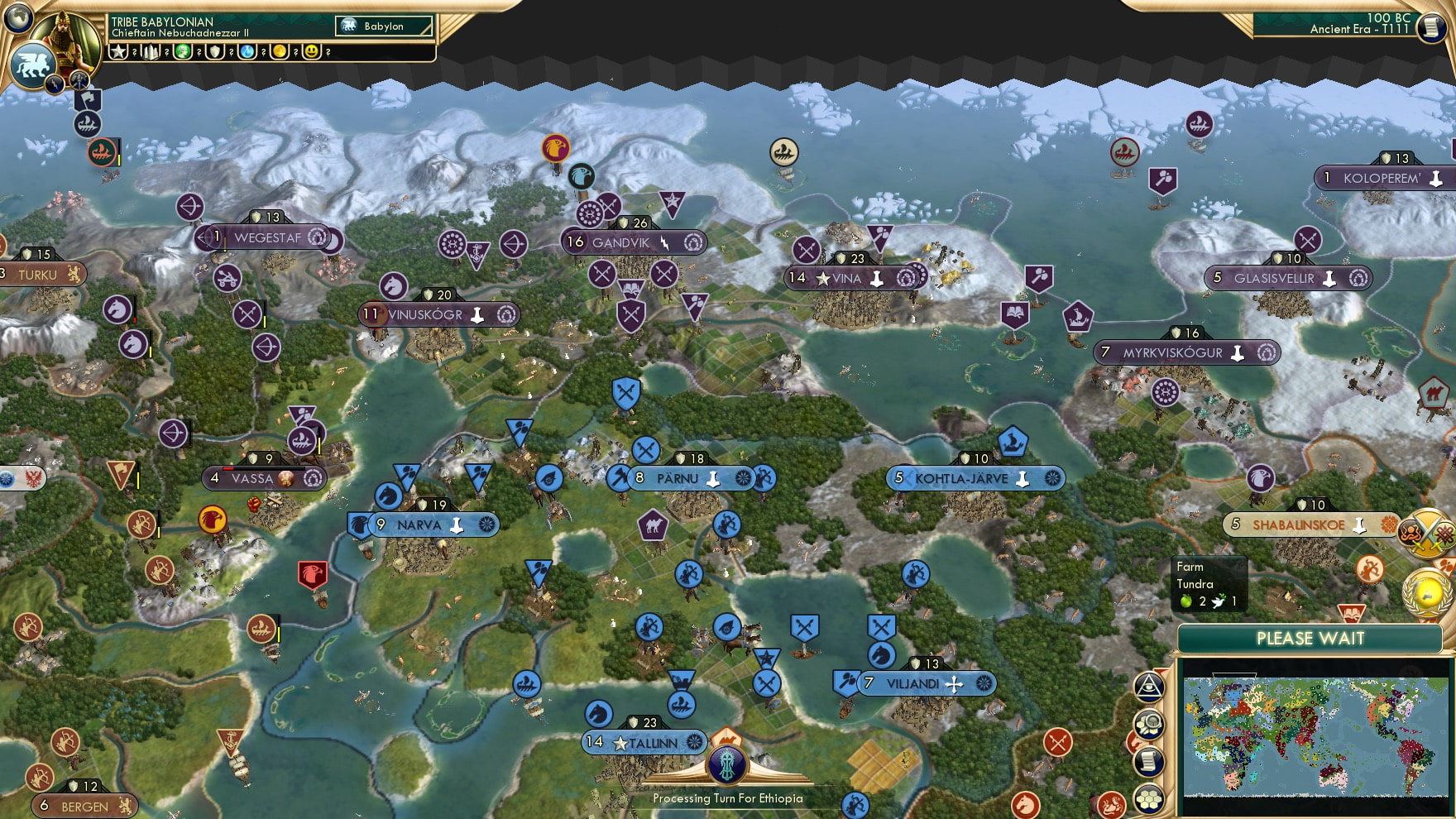
Task: Open the magnifier and hexes map options
Action: coord(1149,725)
